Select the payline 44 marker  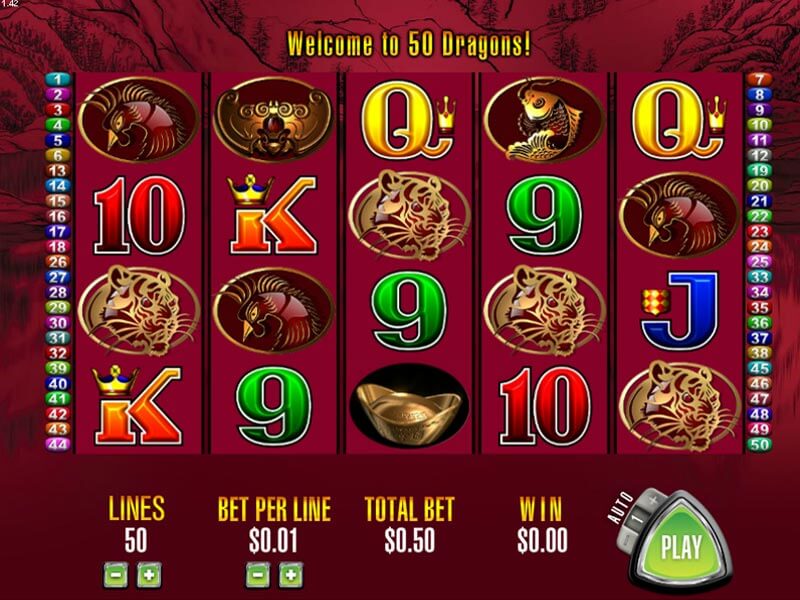56,443
